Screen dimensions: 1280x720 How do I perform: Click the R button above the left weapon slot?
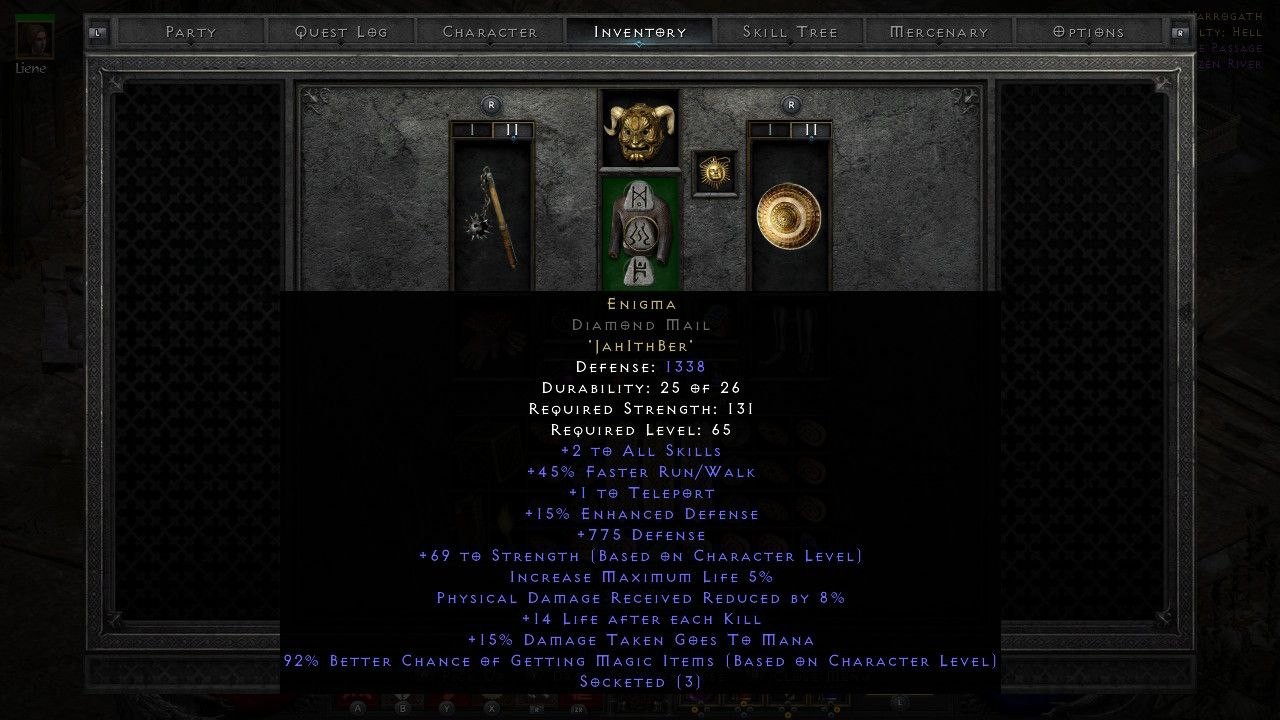(x=490, y=104)
